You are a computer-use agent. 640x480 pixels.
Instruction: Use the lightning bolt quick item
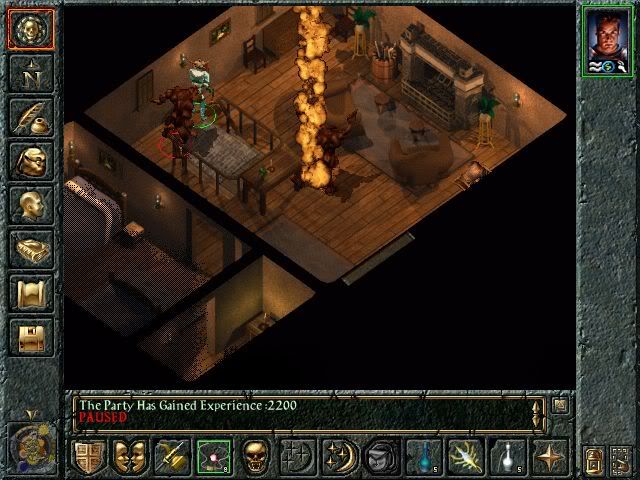click(x=465, y=457)
